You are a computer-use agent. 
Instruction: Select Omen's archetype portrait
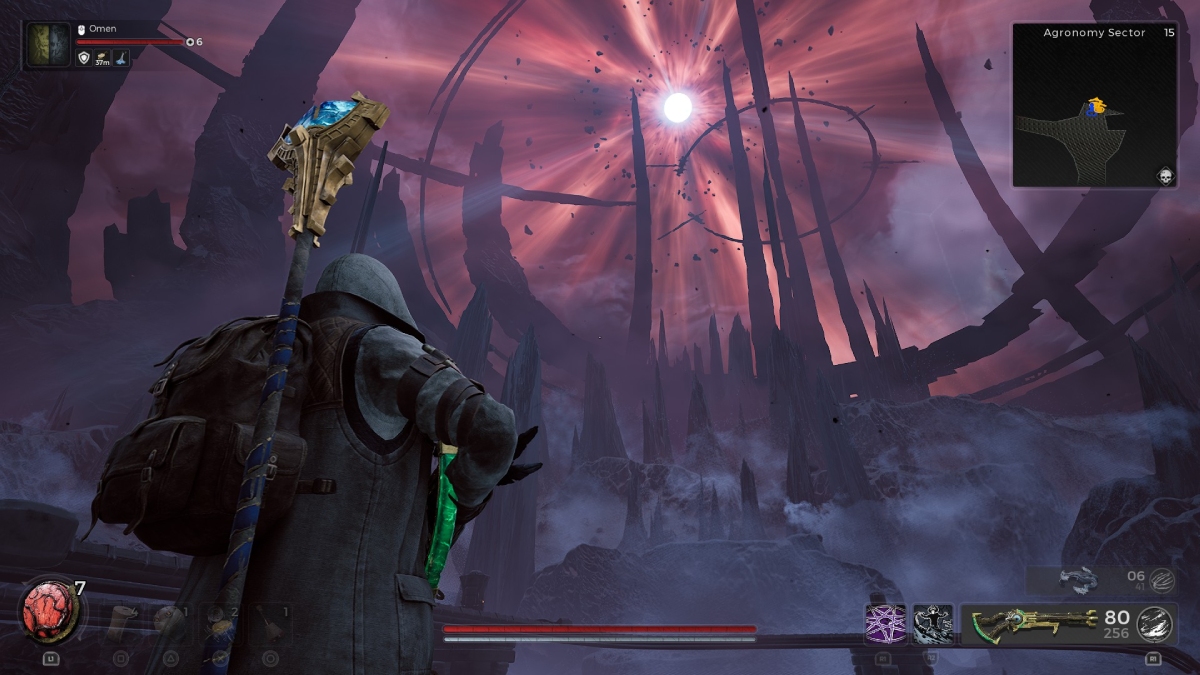pos(46,46)
